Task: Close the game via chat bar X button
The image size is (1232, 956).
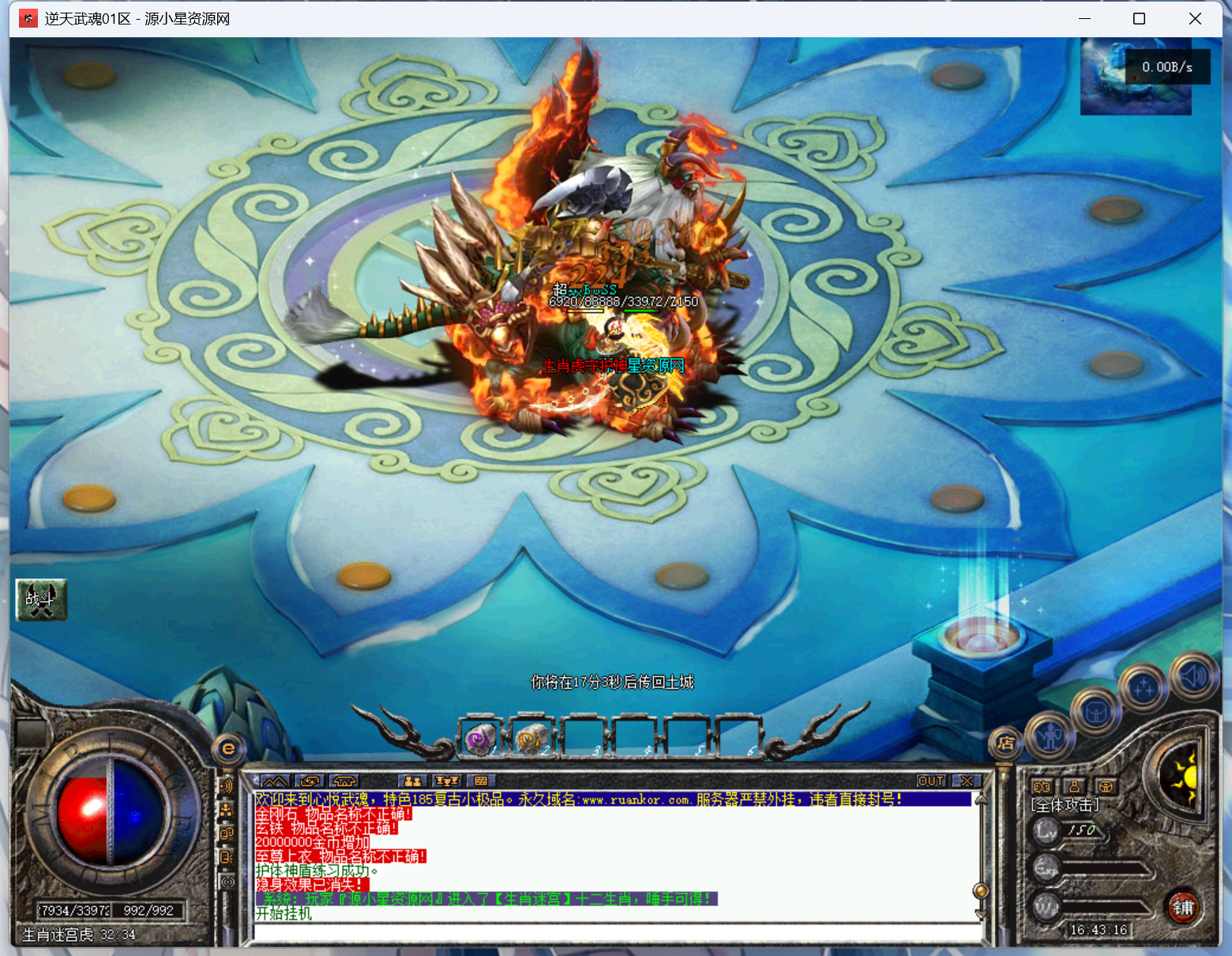Action: click(x=967, y=781)
